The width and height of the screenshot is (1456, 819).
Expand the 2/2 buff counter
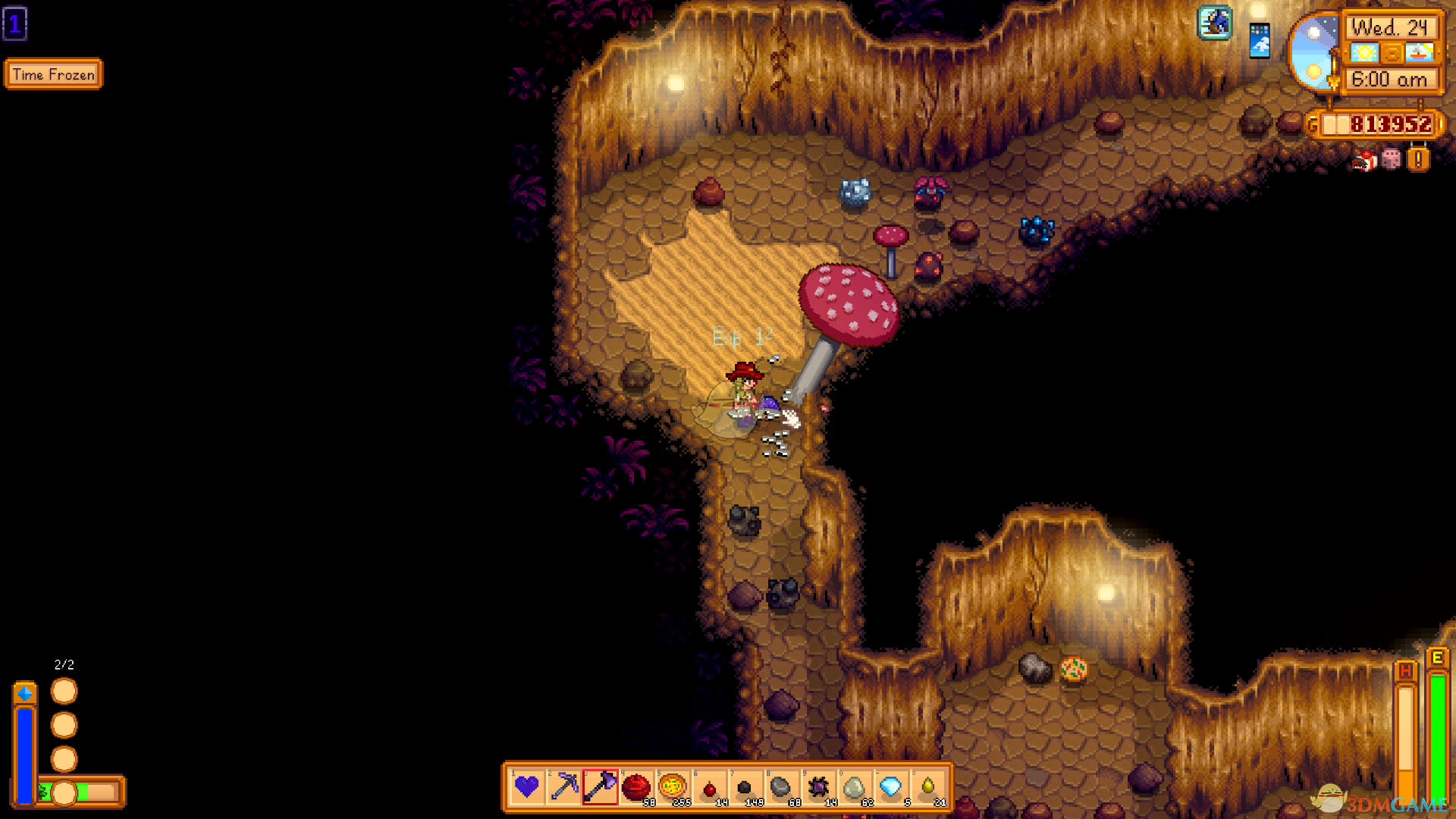pyautogui.click(x=64, y=664)
